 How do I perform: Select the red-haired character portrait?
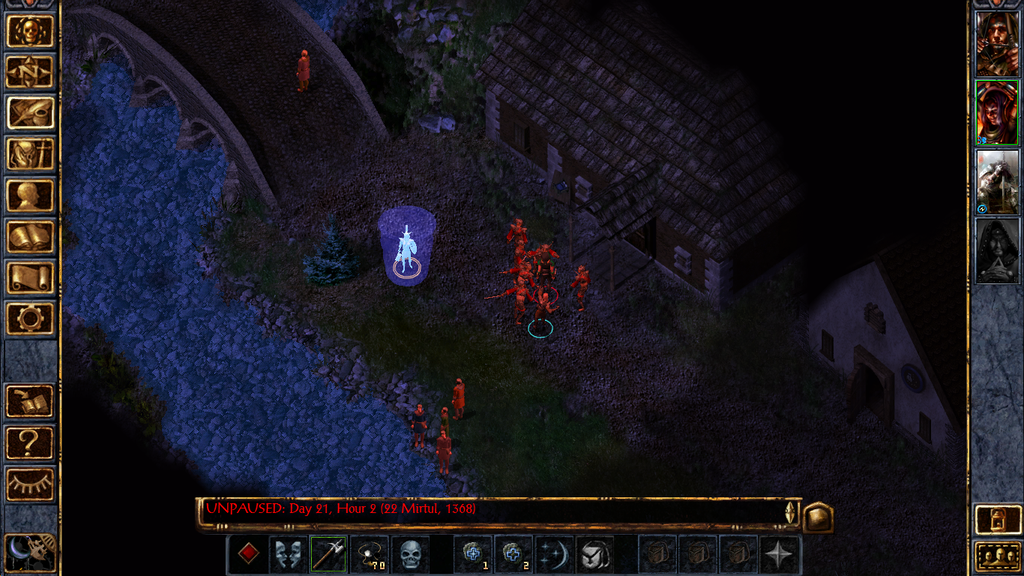point(997,113)
